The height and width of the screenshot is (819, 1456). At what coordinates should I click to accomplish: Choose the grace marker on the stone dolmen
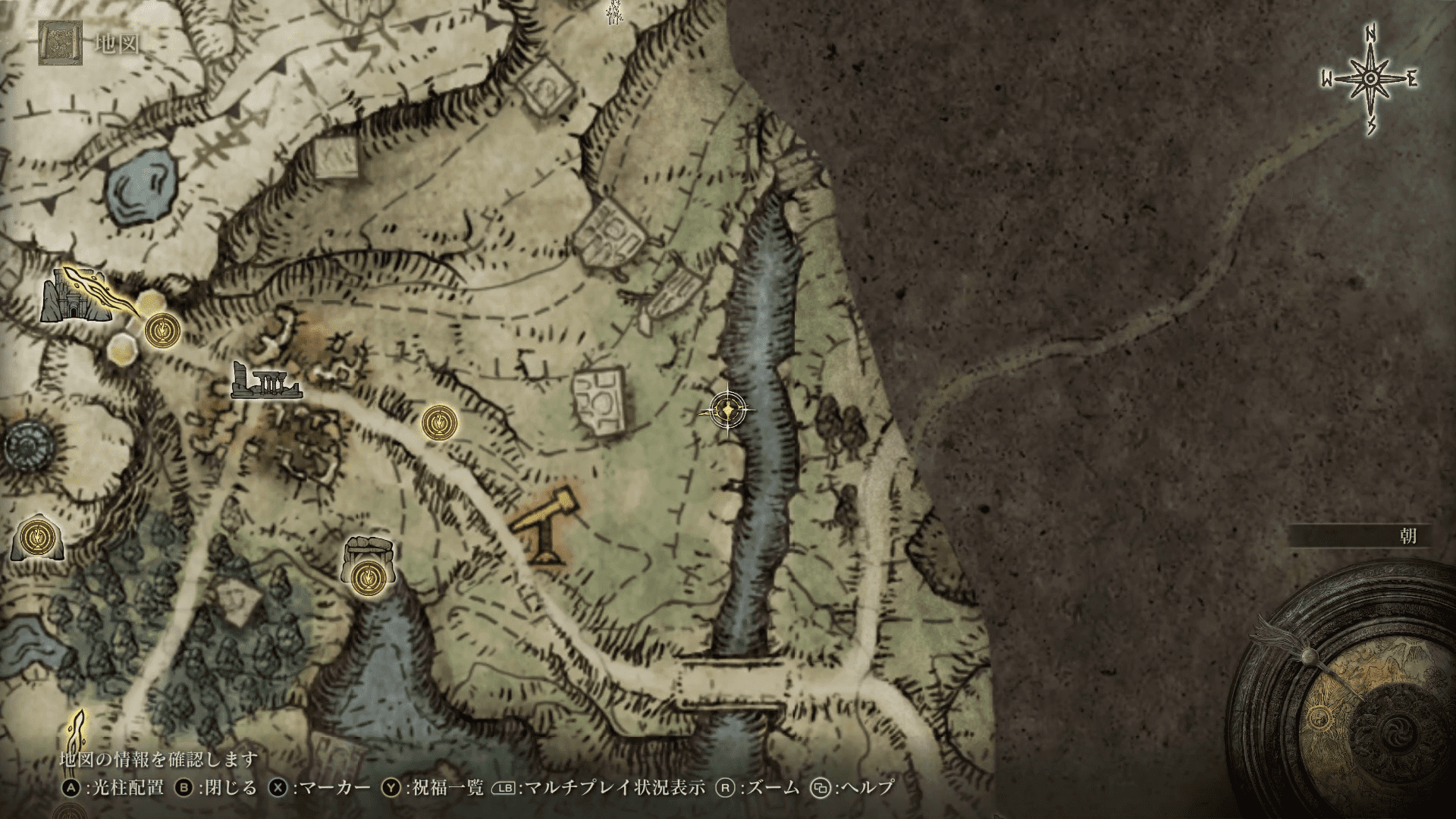[369, 577]
